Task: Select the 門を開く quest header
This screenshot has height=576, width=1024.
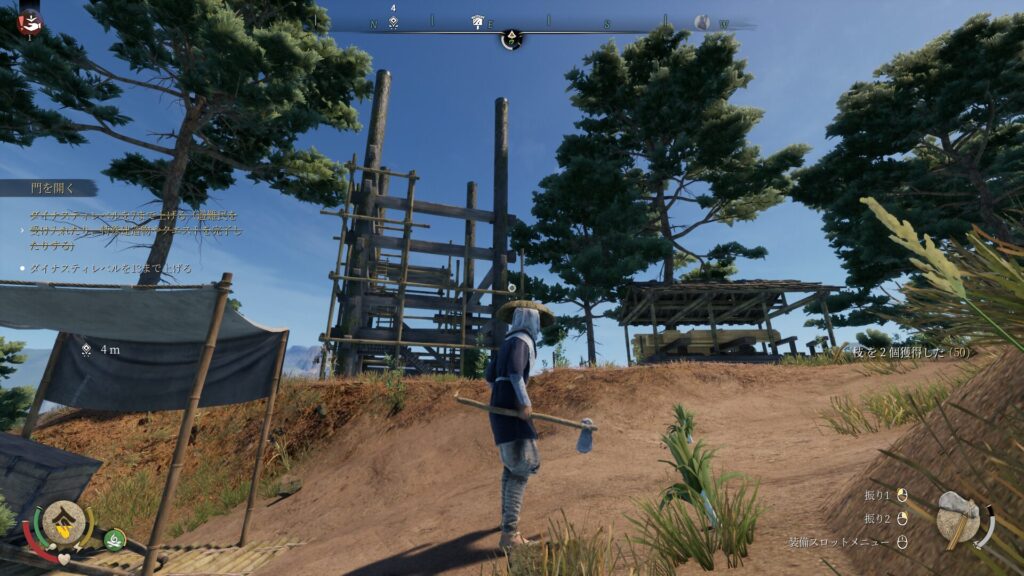Action: 47,188
